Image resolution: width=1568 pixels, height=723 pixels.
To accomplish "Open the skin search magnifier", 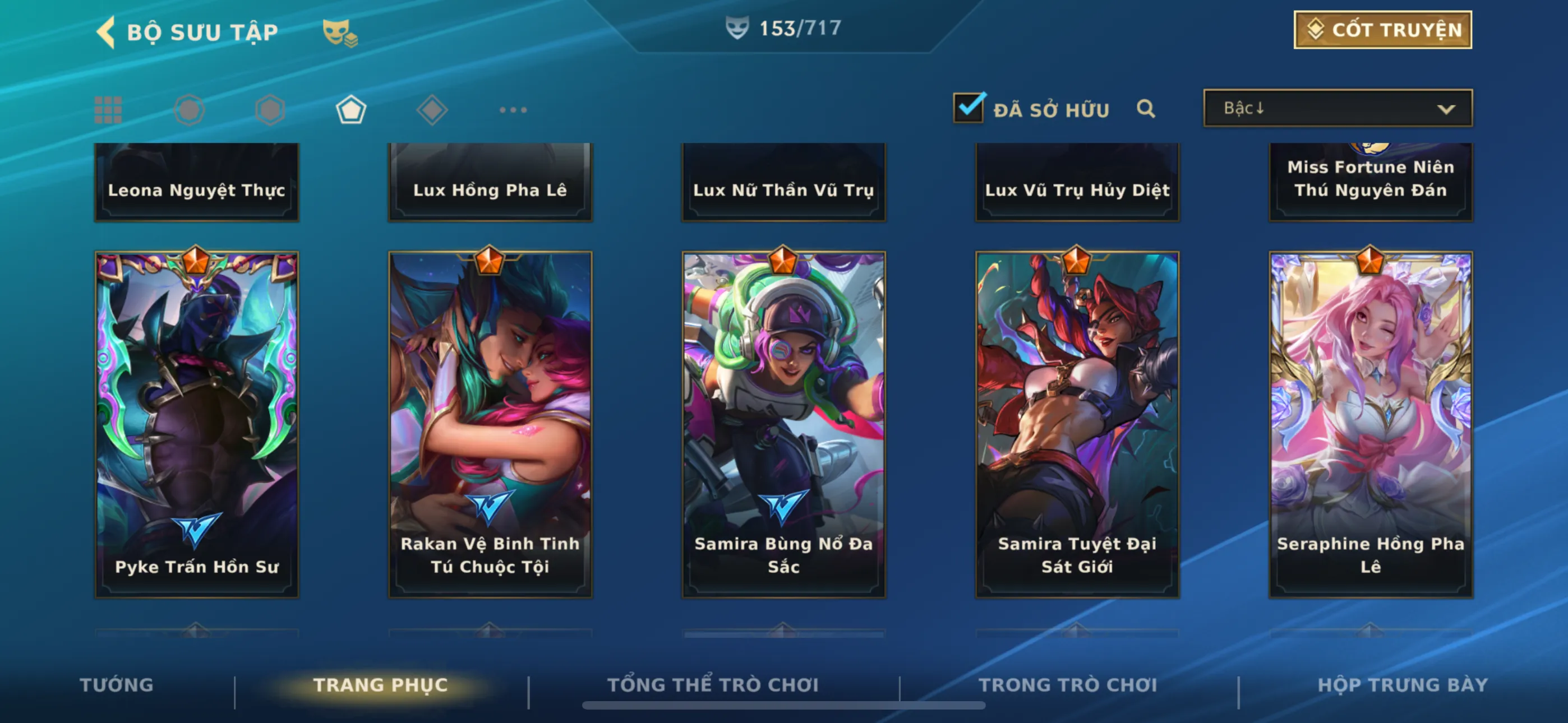I will pyautogui.click(x=1146, y=109).
